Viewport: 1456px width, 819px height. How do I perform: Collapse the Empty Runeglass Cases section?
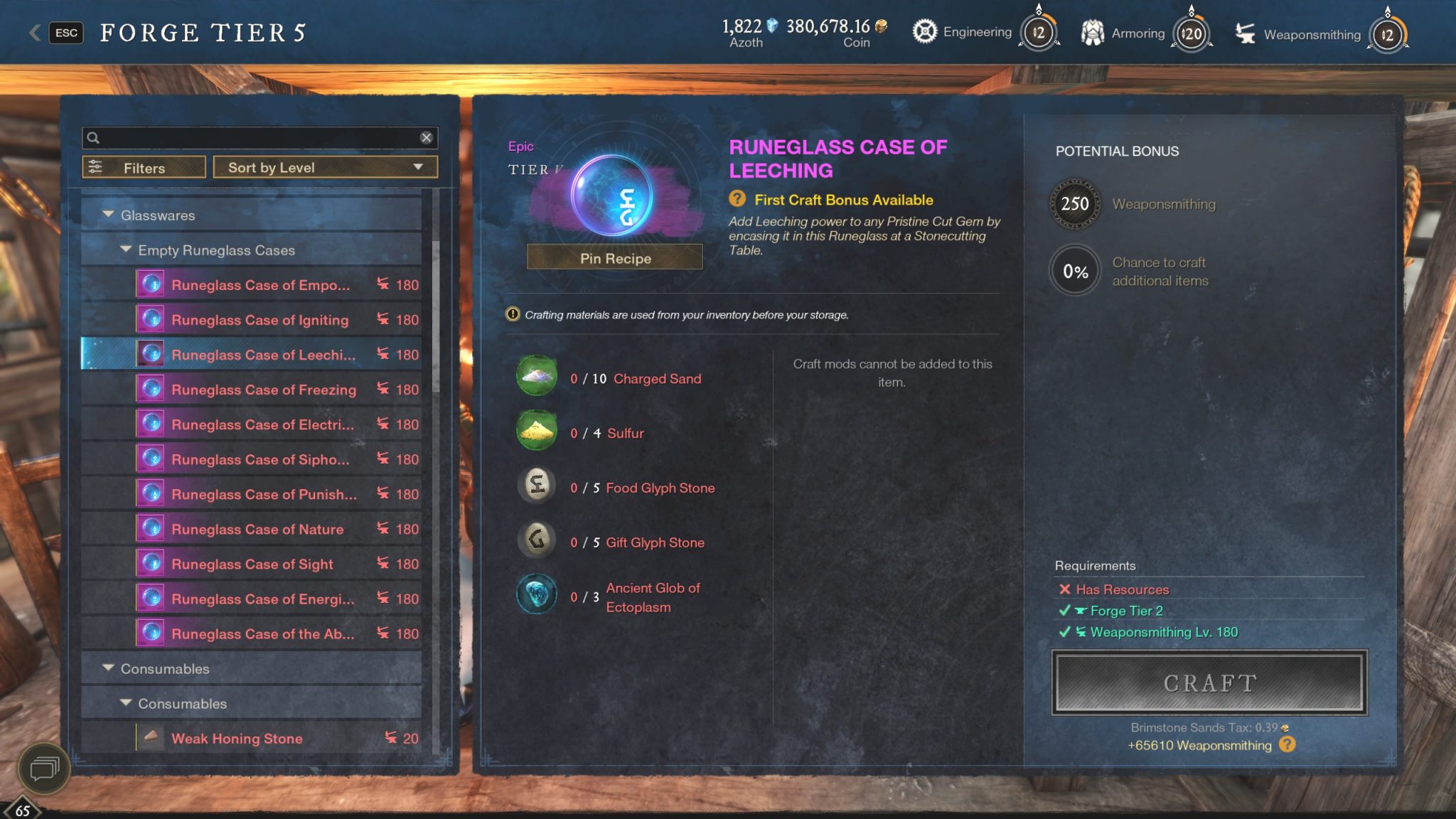point(127,250)
